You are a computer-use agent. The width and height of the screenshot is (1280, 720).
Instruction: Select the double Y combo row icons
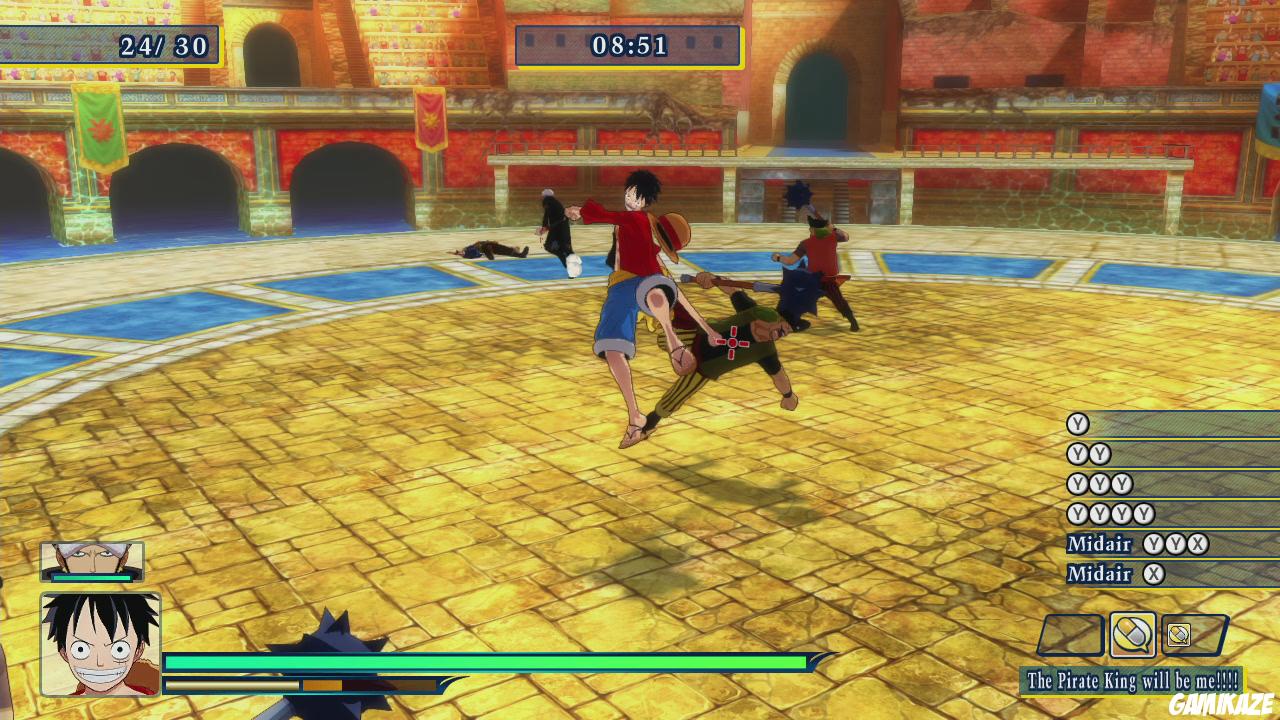tap(1087, 453)
